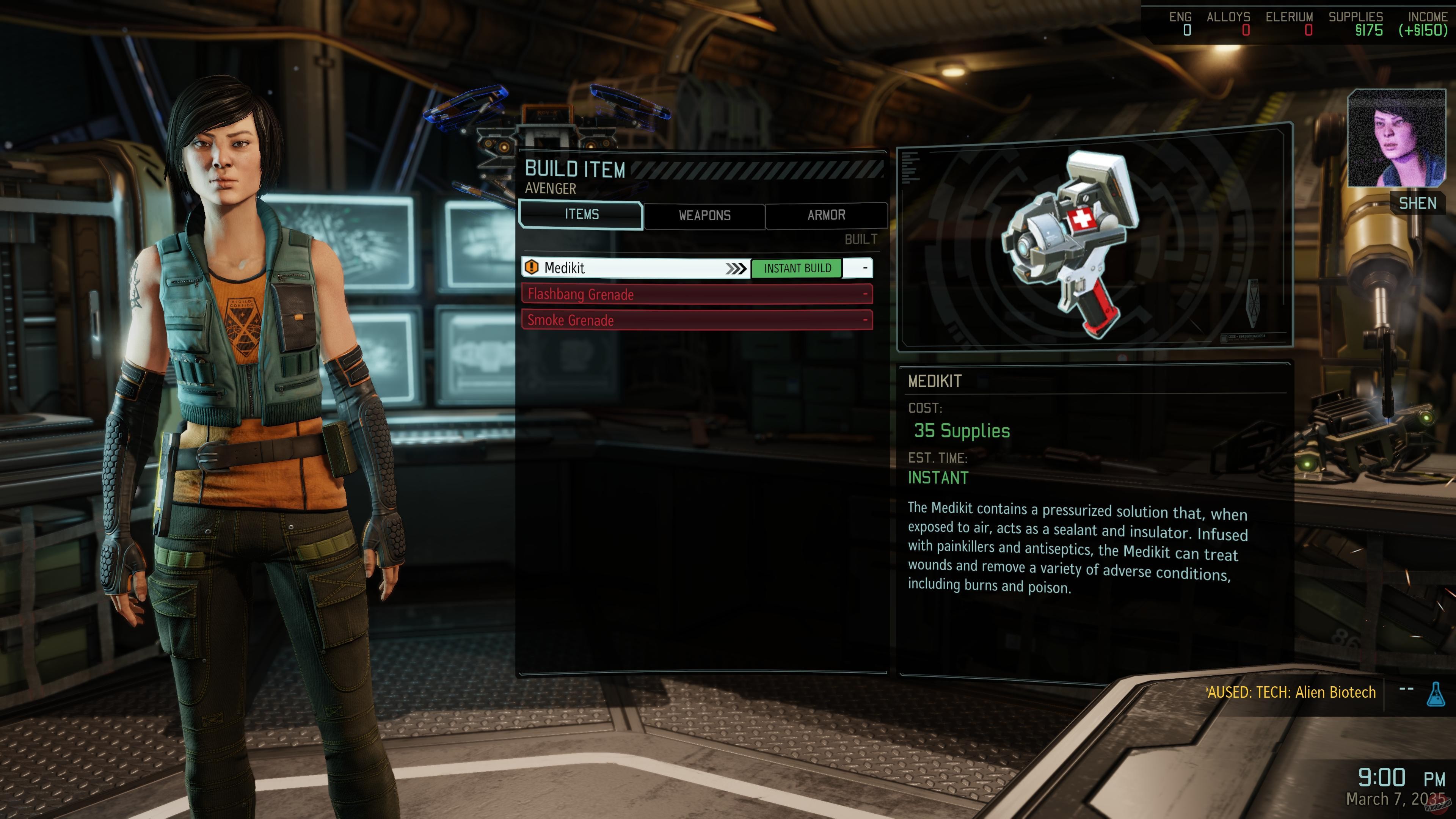Open the paused Alien Biotech research
This screenshot has width=1456, height=819.
click(x=1291, y=692)
